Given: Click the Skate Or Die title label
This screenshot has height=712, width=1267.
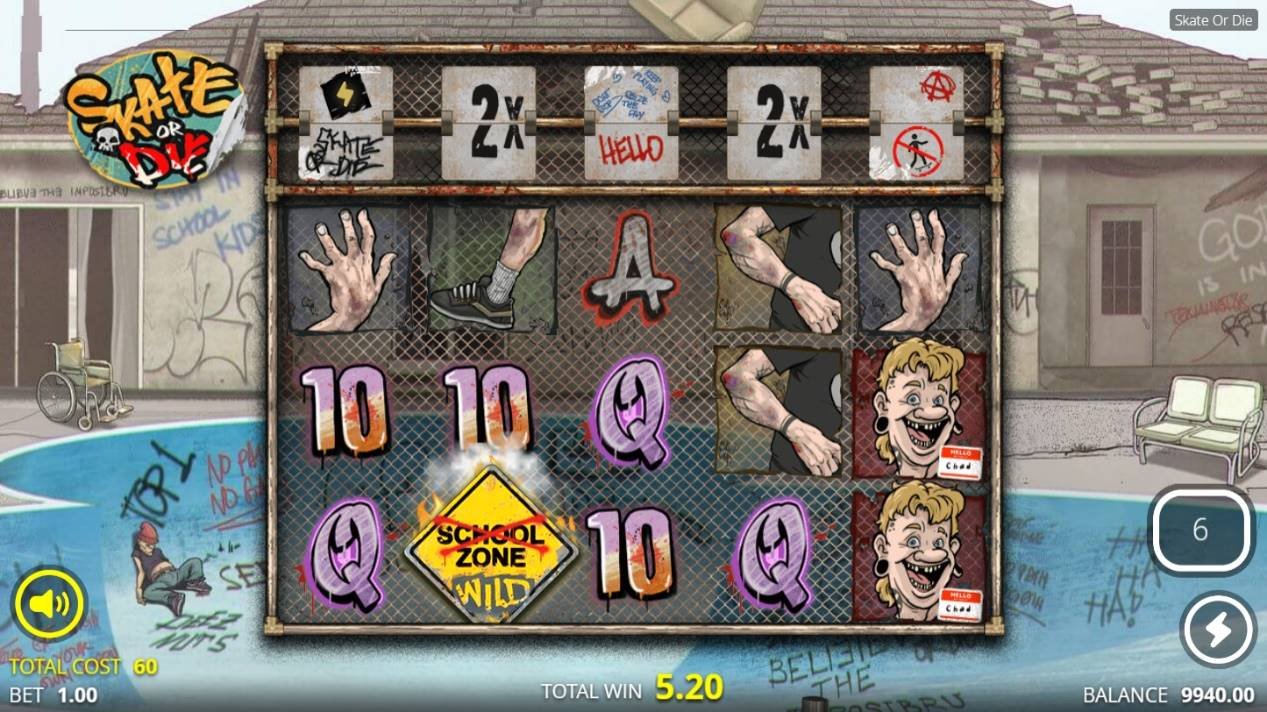Looking at the screenshot, I should click(1214, 20).
